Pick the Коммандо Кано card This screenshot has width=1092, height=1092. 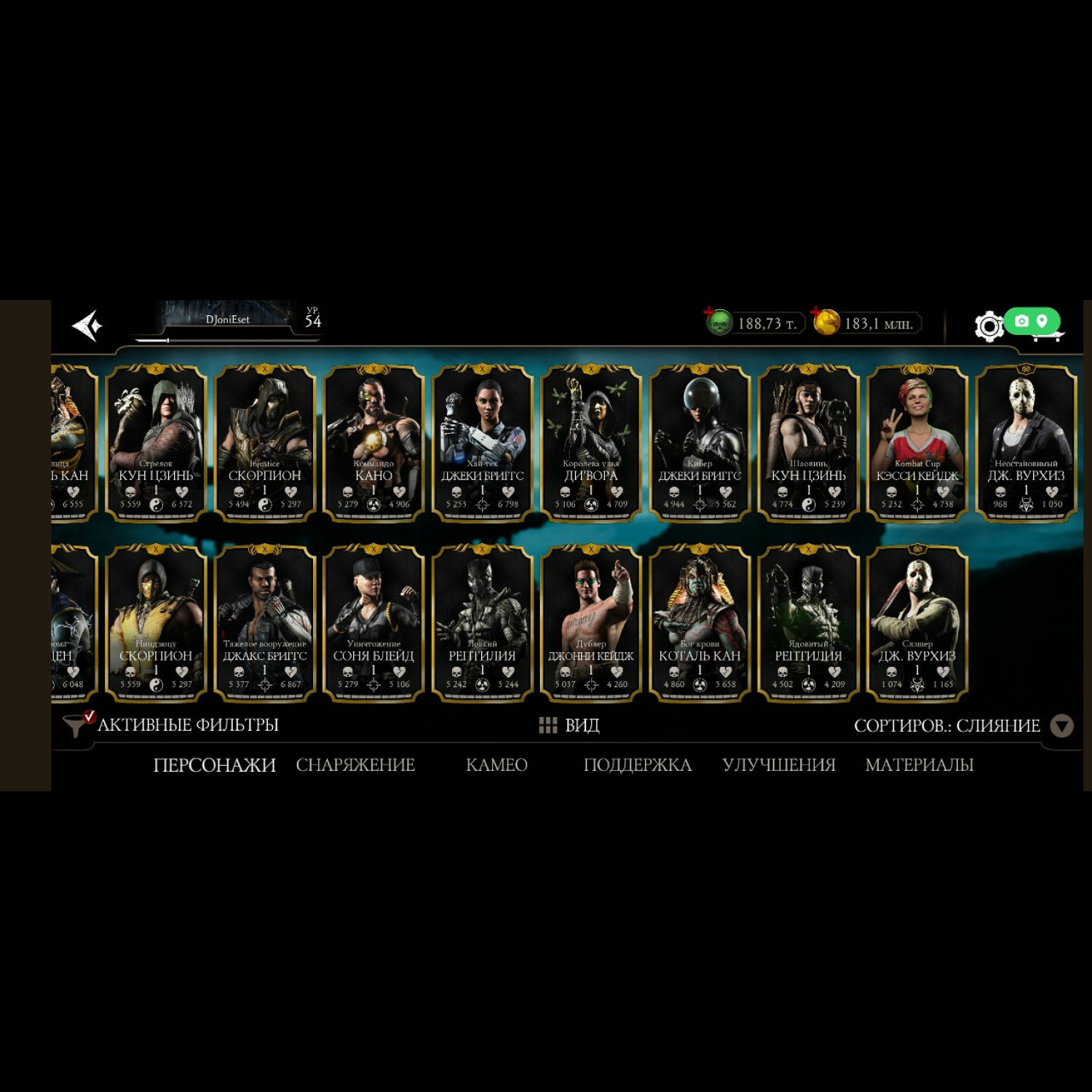click(x=373, y=443)
